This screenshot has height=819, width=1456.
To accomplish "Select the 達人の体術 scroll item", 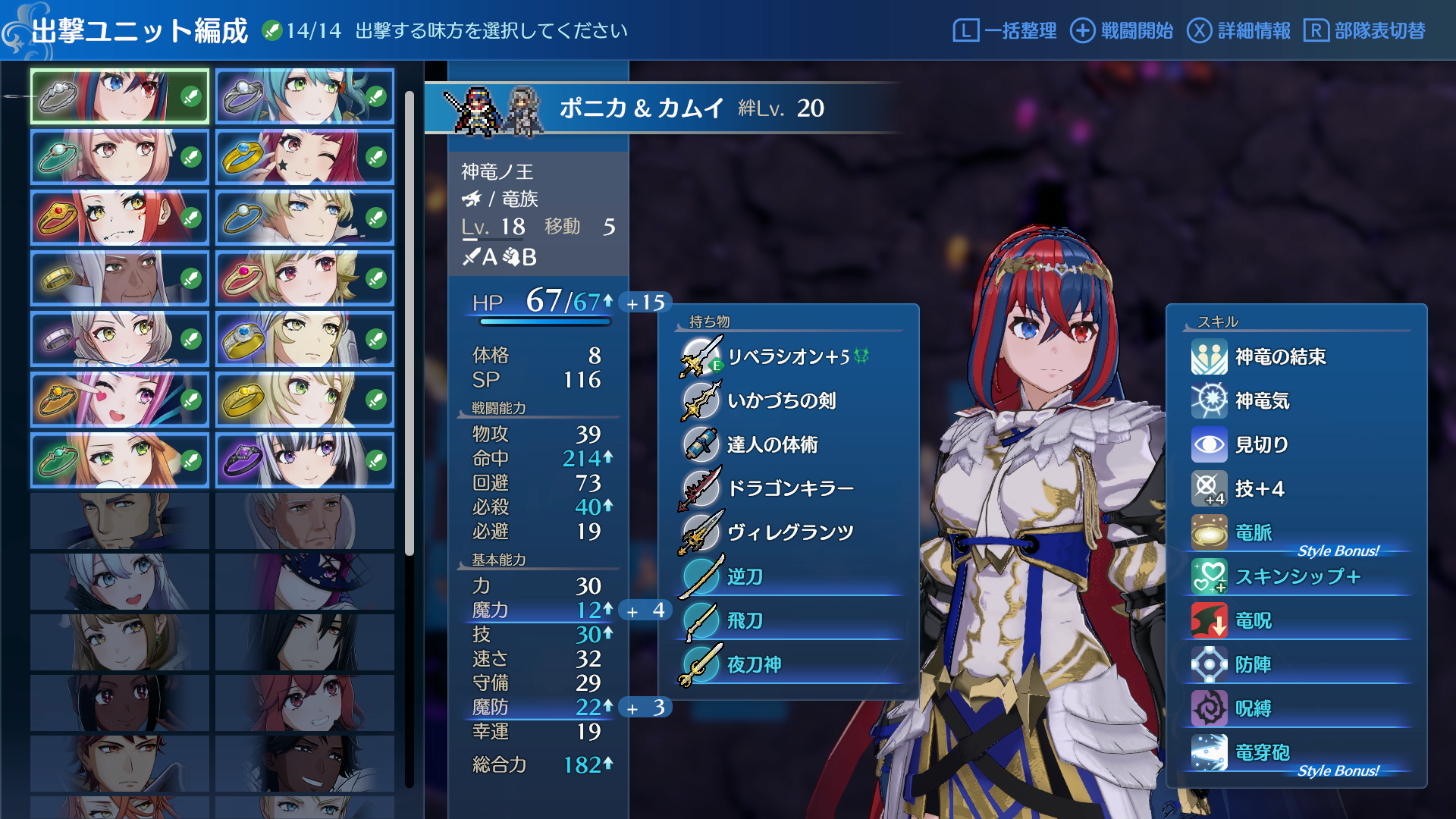I will coord(772,444).
